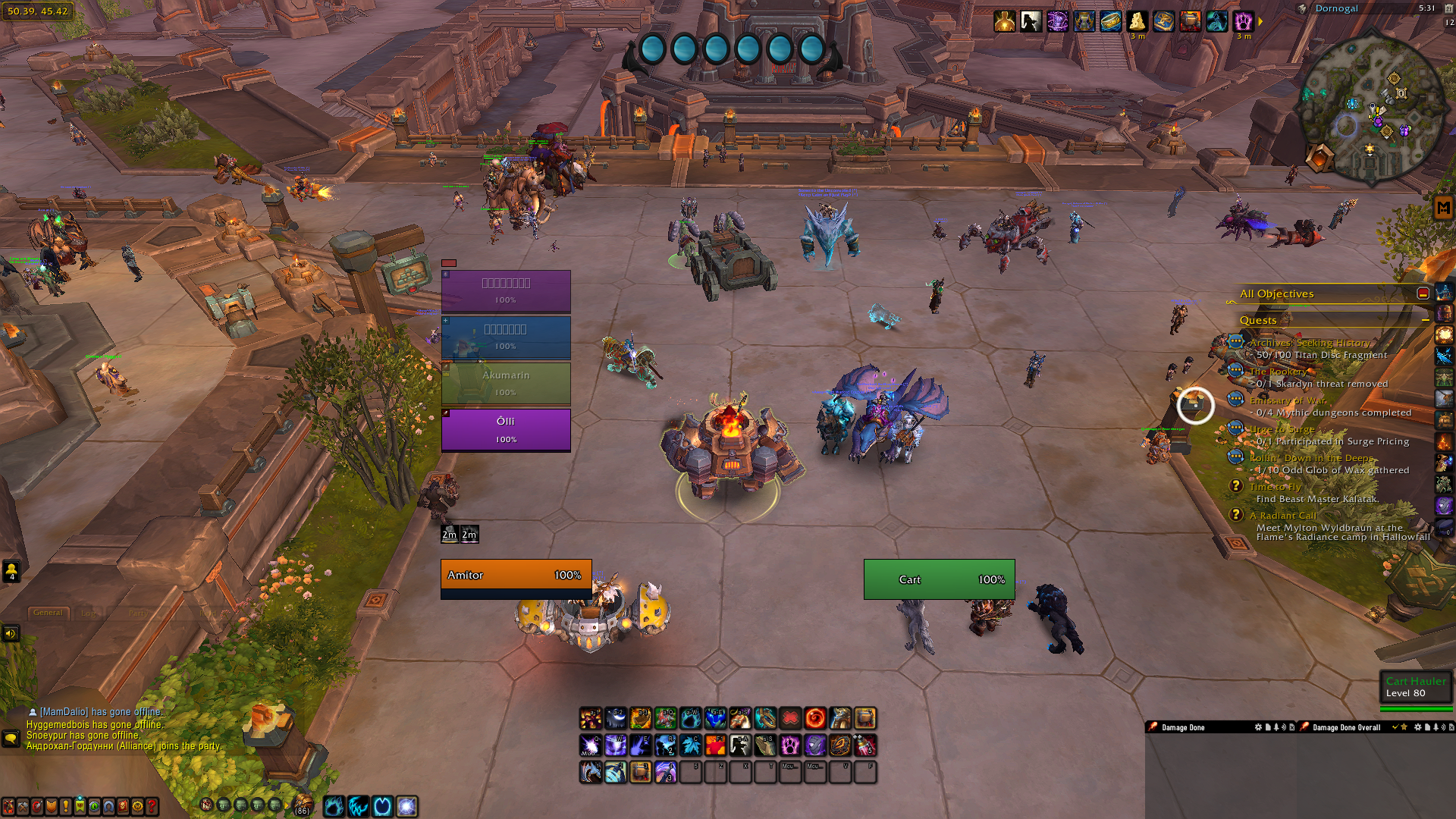Screen dimensions: 1456x819
Task: Use the red potion with 5 charges
Action: point(865,745)
